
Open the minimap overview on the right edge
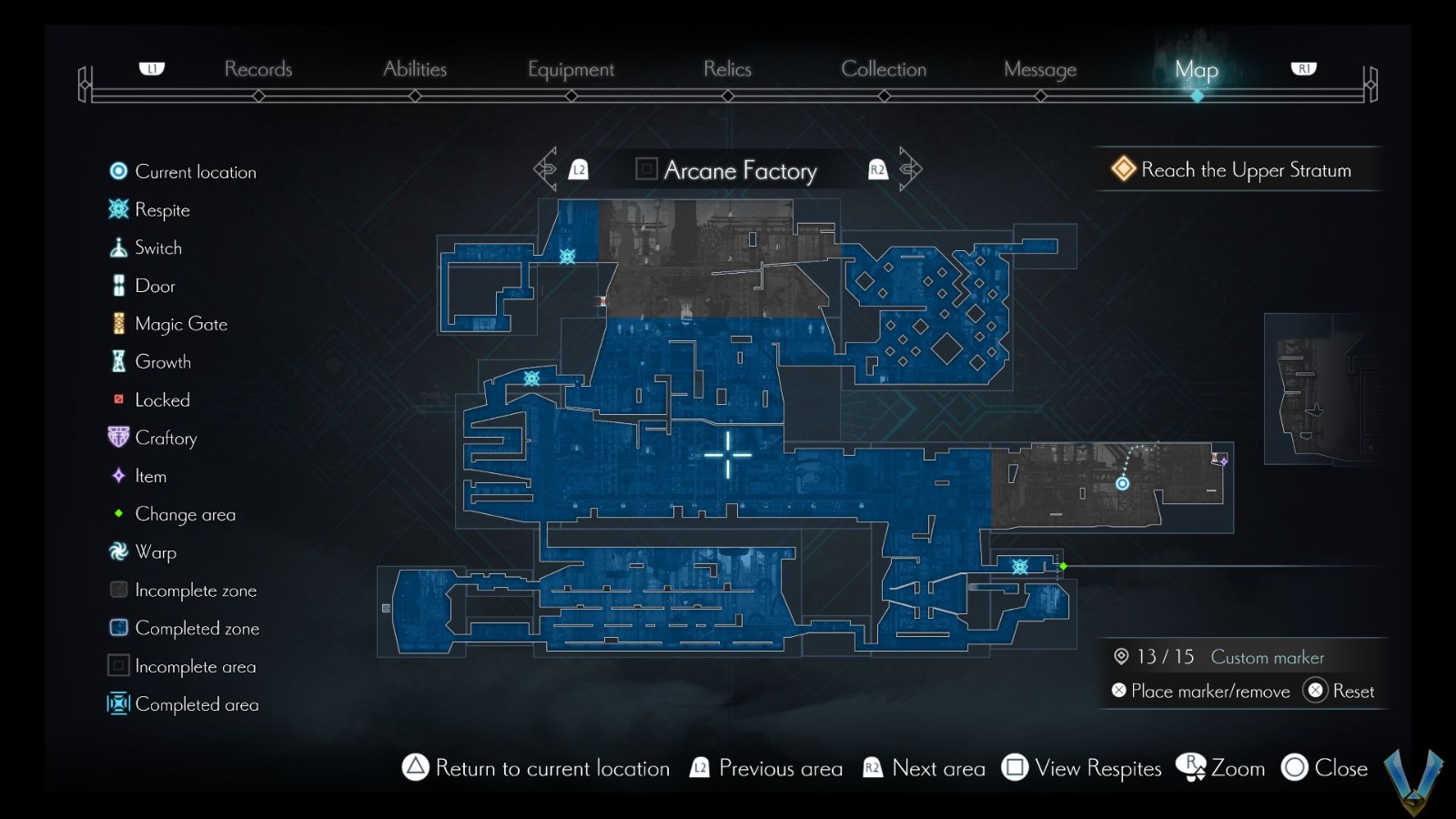pyautogui.click(x=1329, y=387)
